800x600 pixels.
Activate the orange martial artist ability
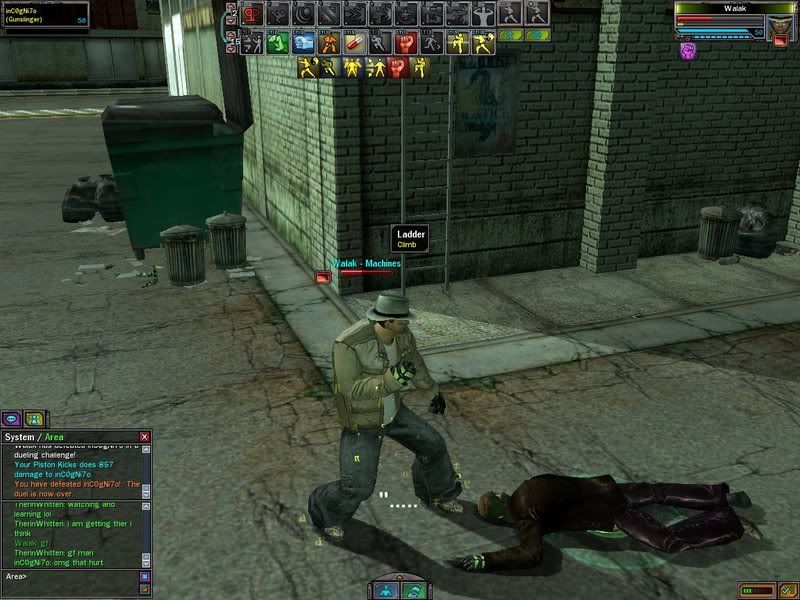(330, 43)
